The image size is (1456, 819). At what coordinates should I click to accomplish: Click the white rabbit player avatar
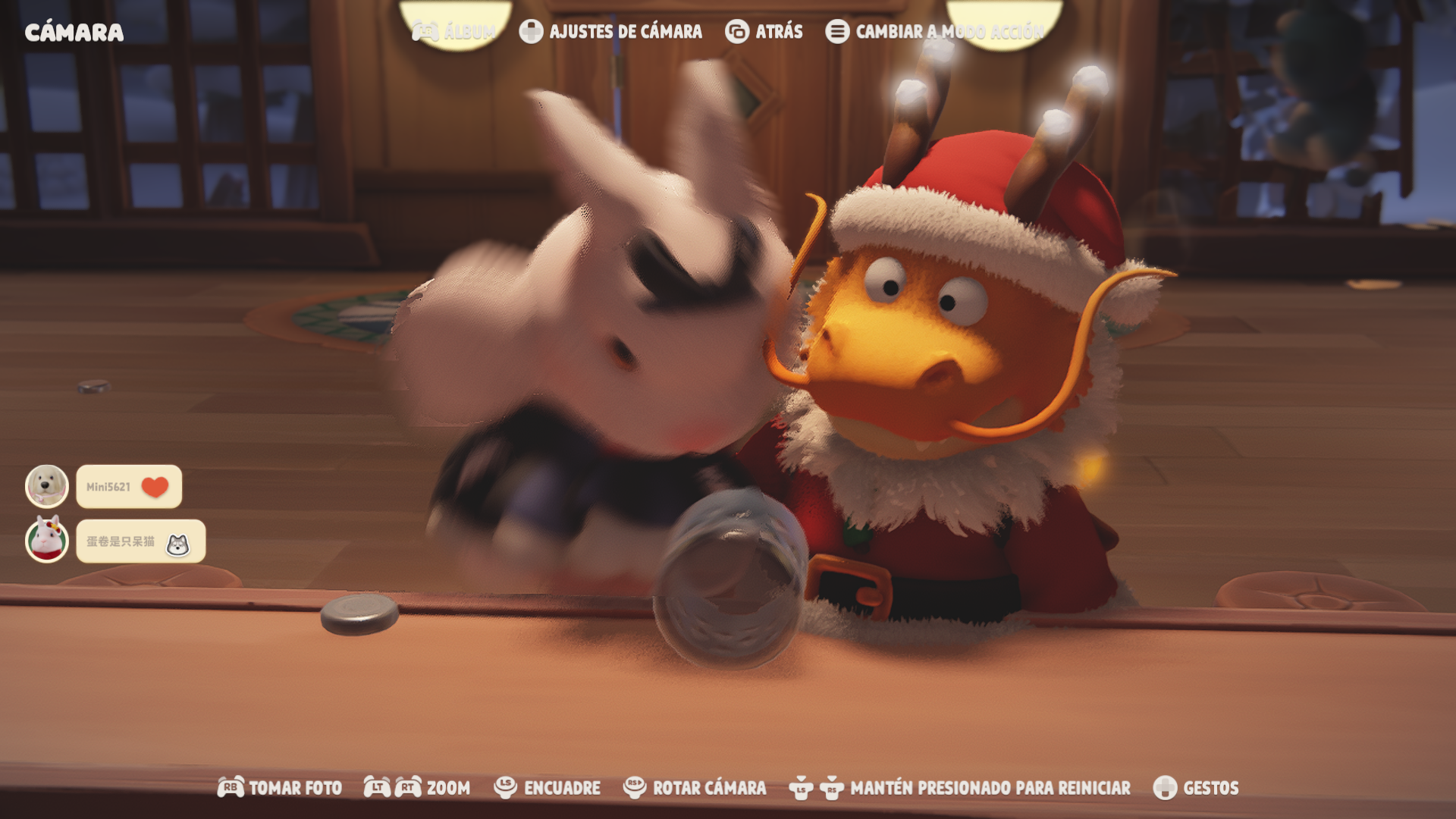[47, 541]
